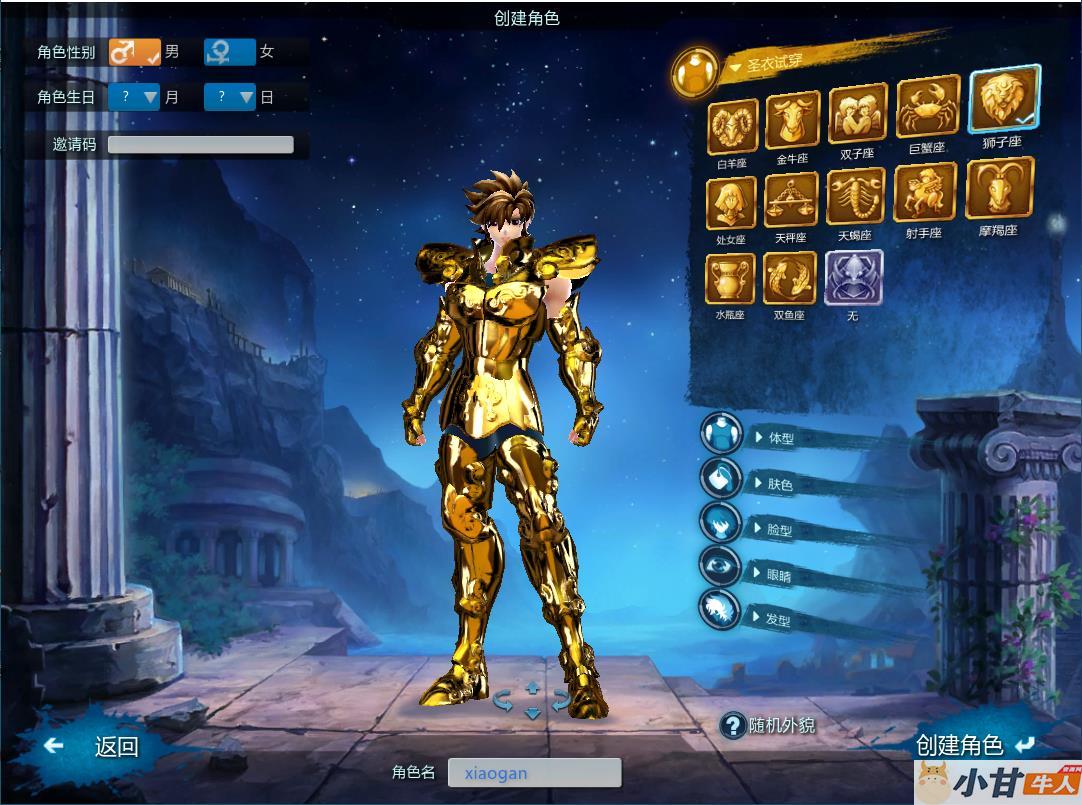1082x805 pixels.
Task: Select the Taurus (金牛座) cloth icon
Action: click(792, 122)
